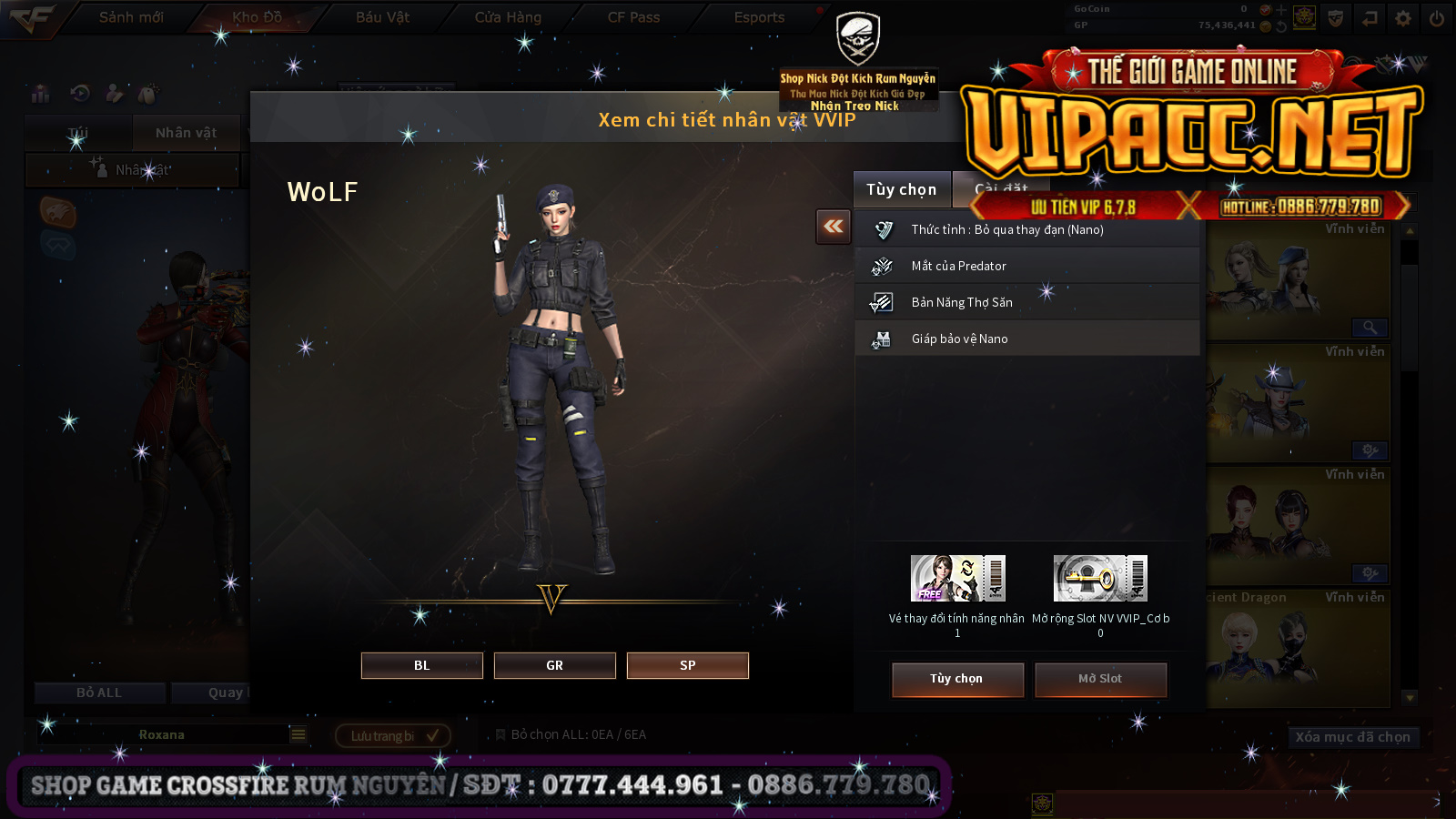Select Bản Năng Thợ Săn skill row
This screenshot has width=1456, height=819.
pyautogui.click(x=1026, y=302)
